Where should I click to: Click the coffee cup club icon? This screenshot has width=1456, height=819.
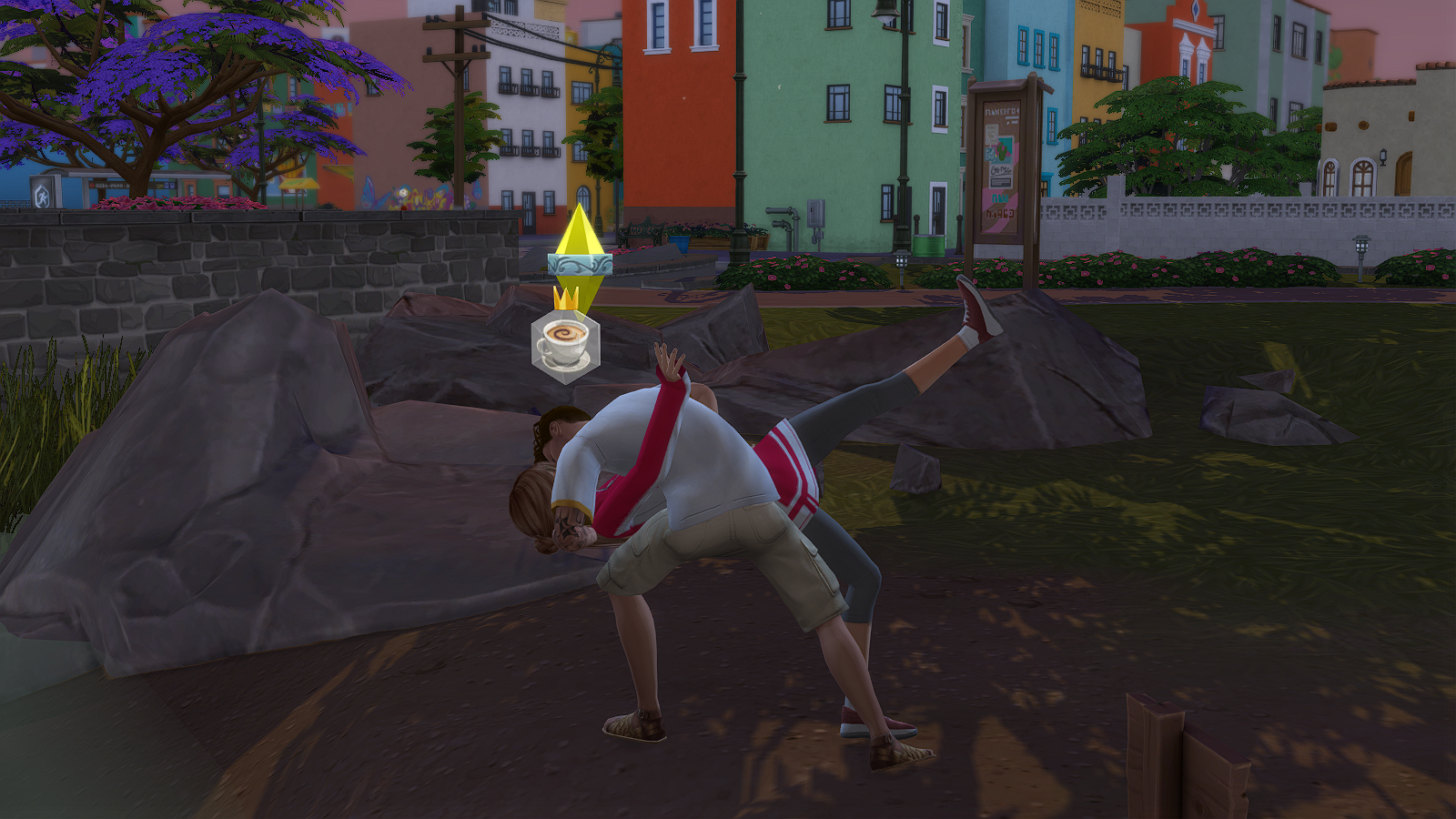(x=565, y=345)
